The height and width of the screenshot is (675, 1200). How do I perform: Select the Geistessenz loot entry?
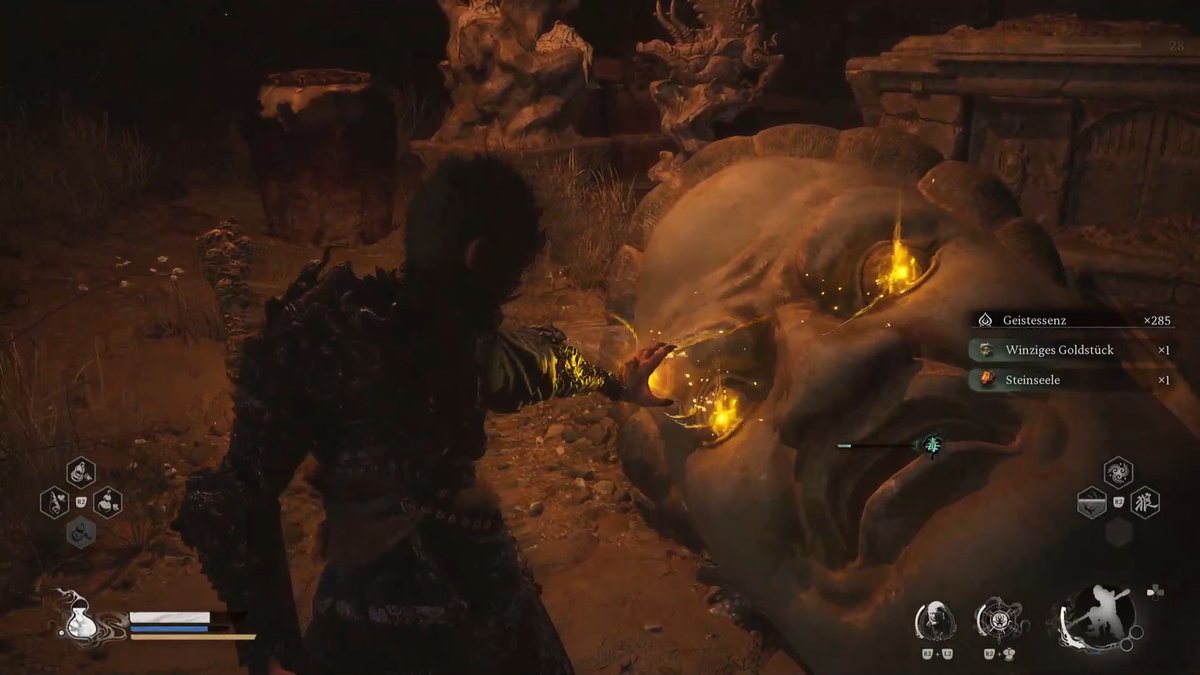click(1070, 321)
